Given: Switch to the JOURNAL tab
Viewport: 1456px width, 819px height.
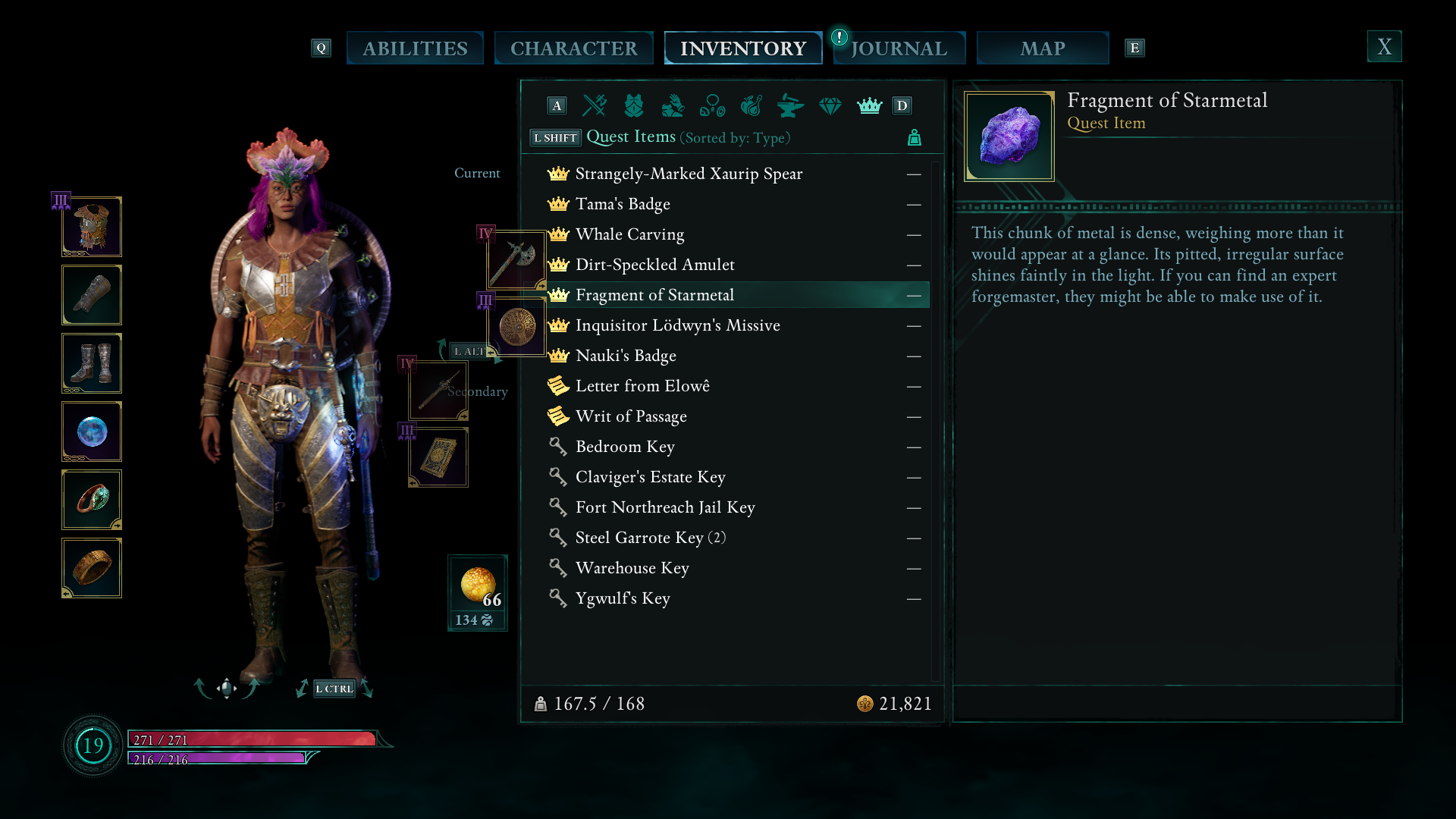Looking at the screenshot, I should (x=899, y=48).
